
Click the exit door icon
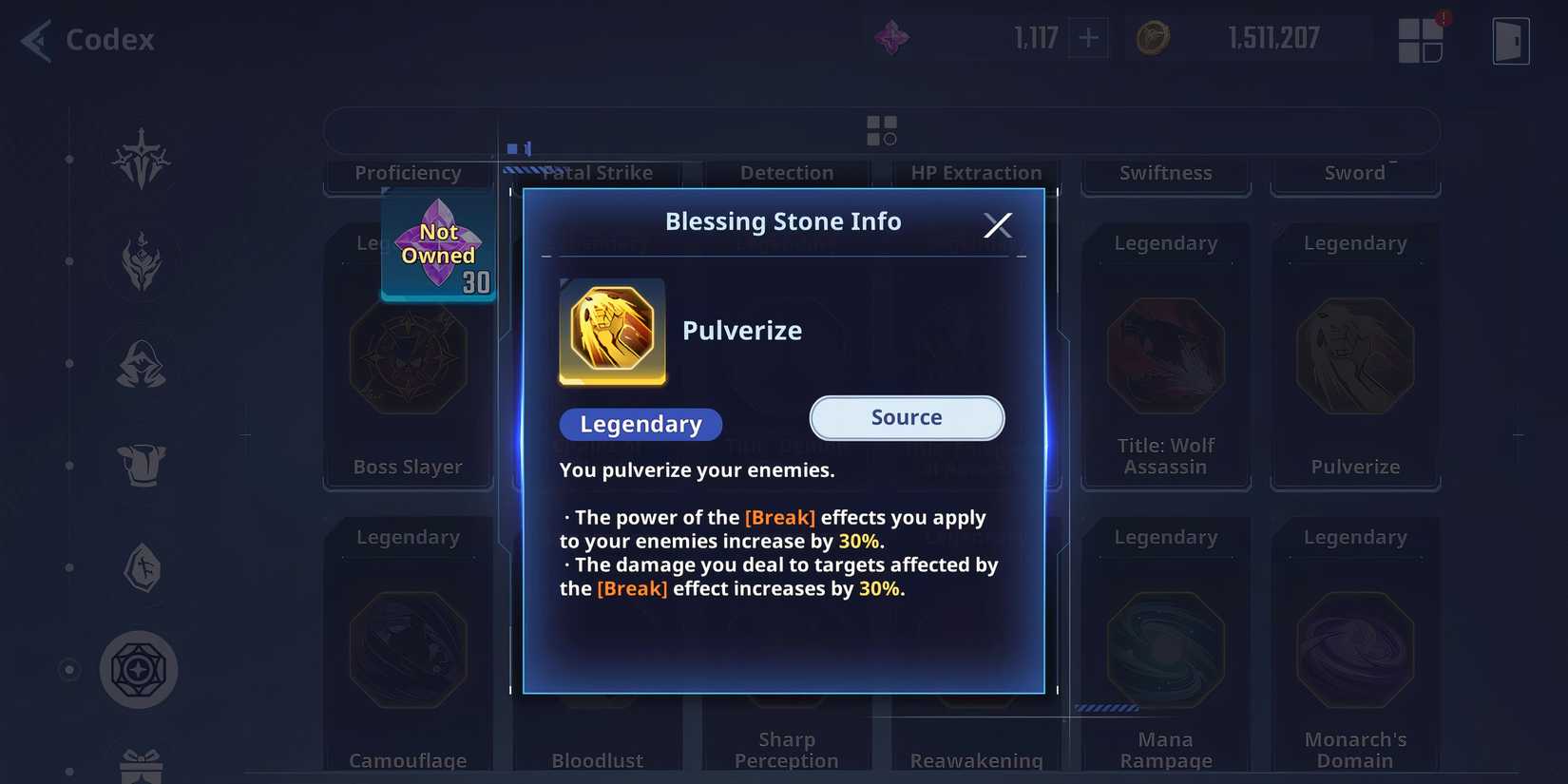[1510, 40]
